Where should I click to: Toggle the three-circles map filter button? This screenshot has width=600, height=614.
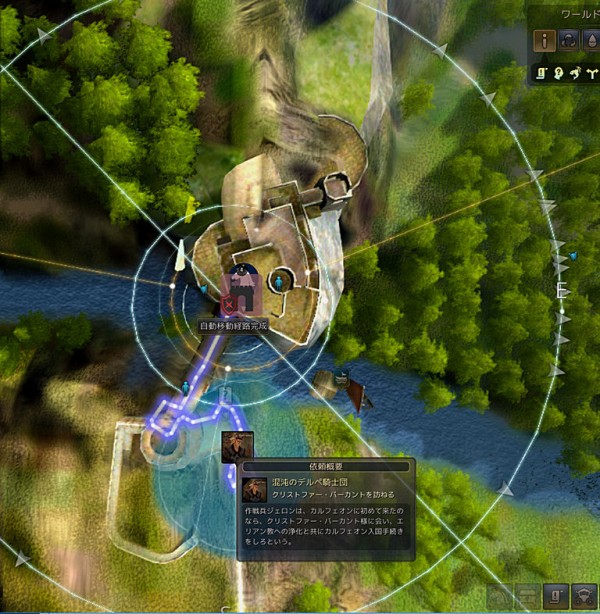(x=568, y=41)
